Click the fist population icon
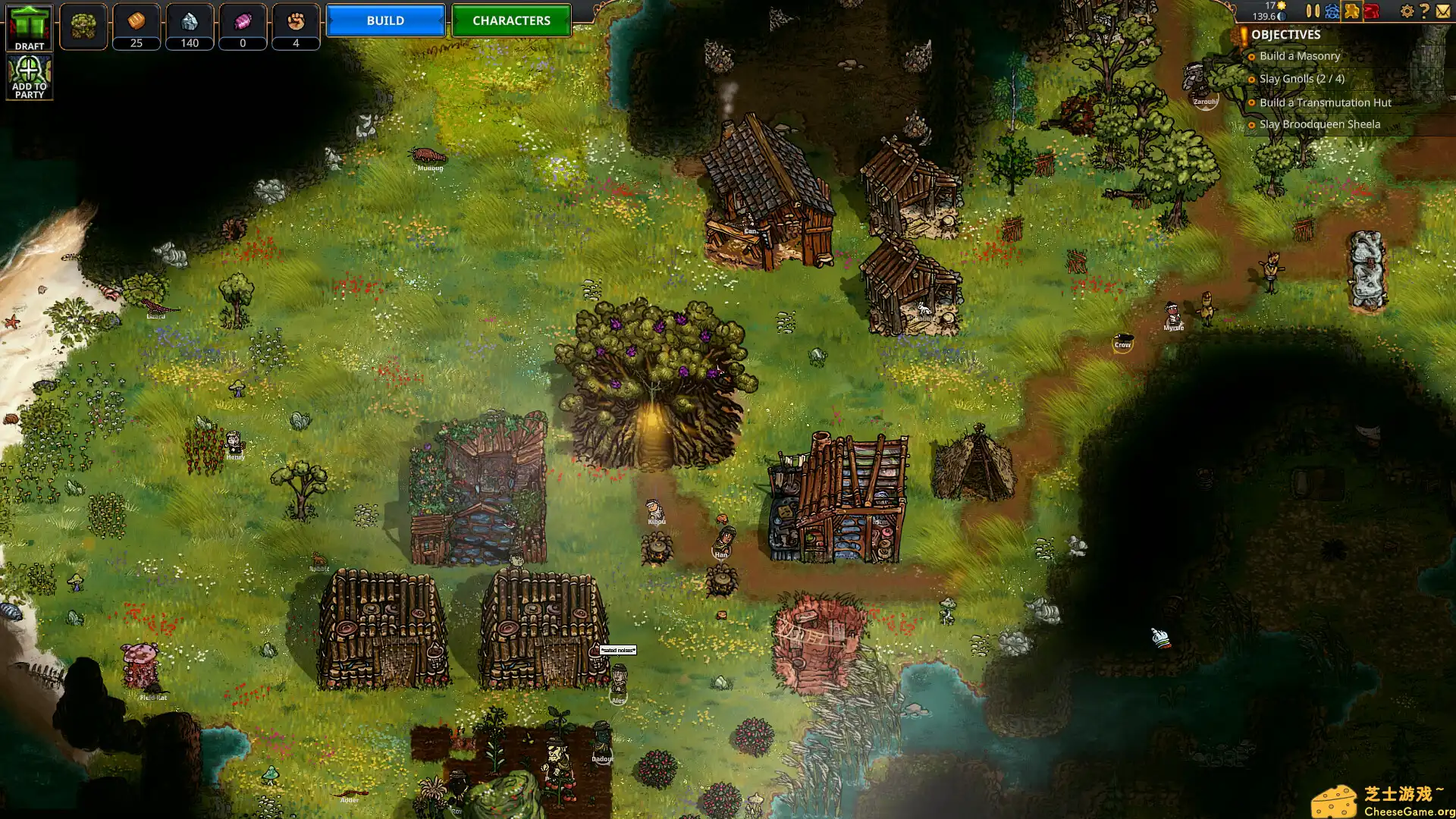This screenshot has width=1456, height=819. (296, 22)
